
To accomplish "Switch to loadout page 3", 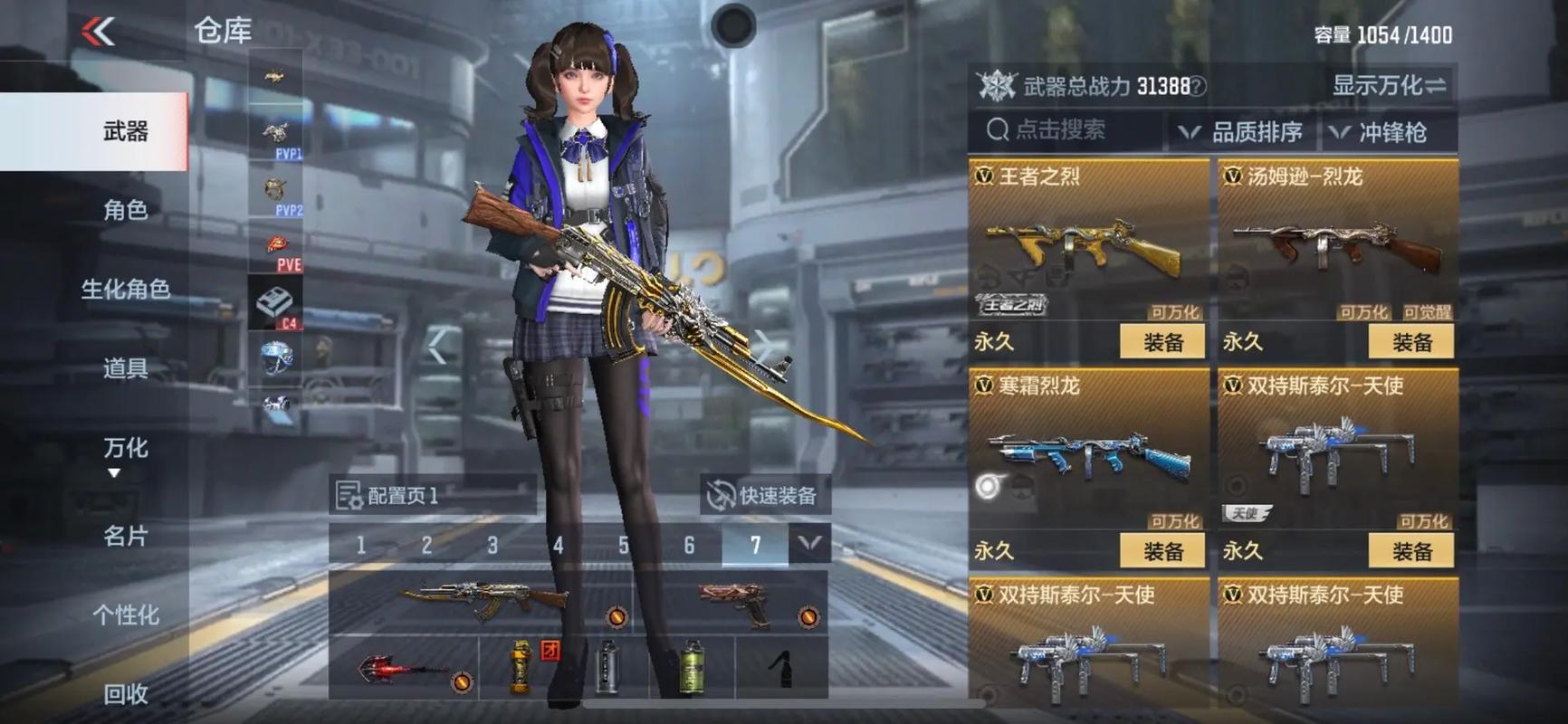I will [x=492, y=543].
